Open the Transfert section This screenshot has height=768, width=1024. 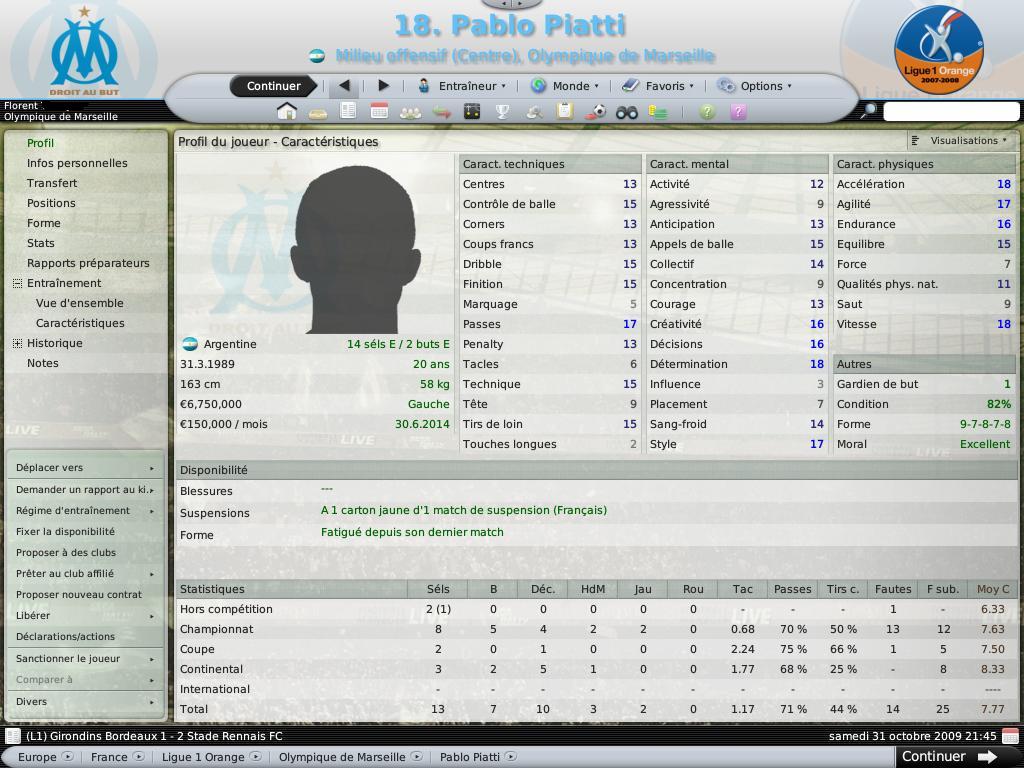pyautogui.click(x=52, y=183)
